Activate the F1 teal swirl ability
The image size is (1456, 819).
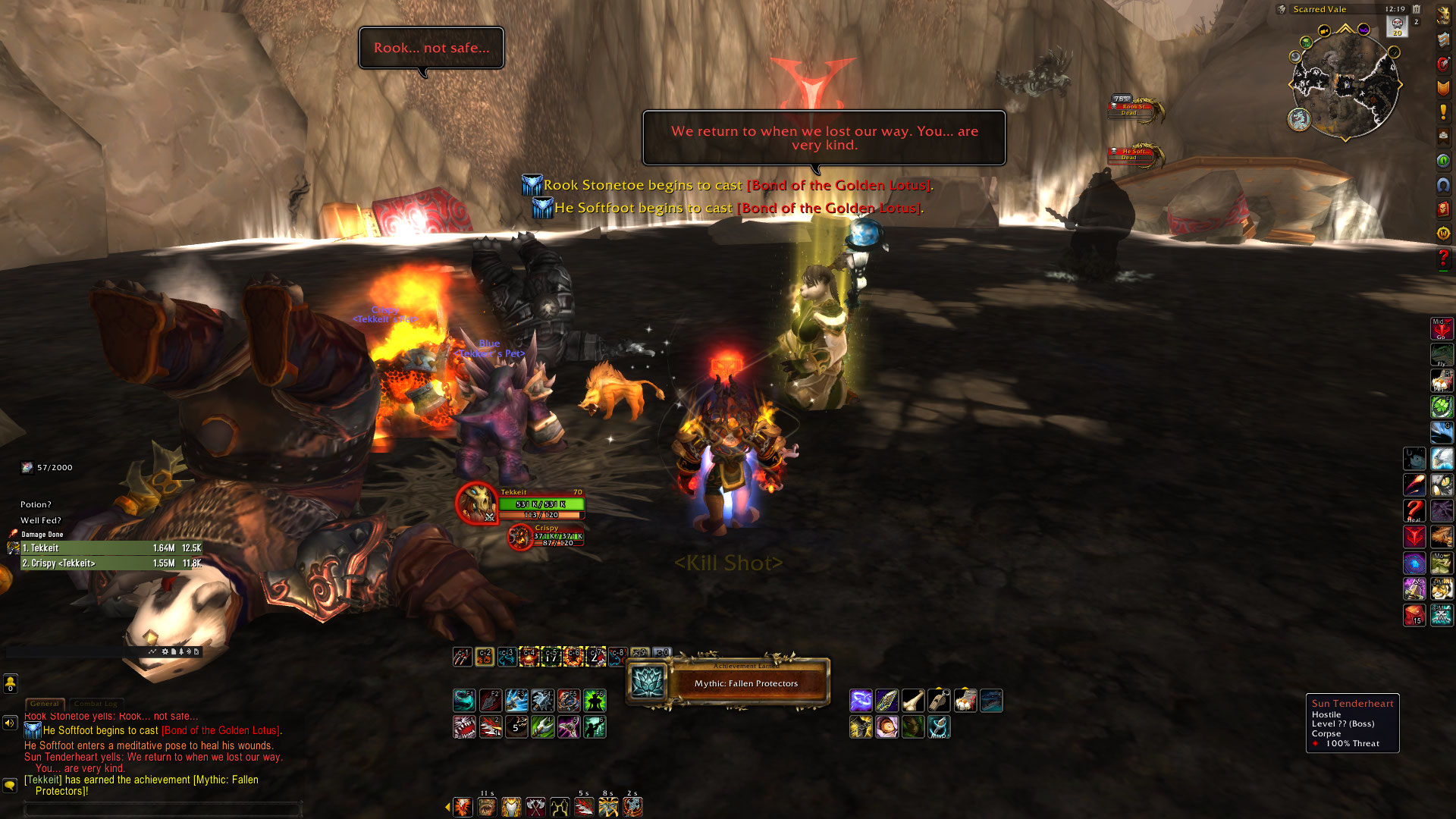[464, 701]
